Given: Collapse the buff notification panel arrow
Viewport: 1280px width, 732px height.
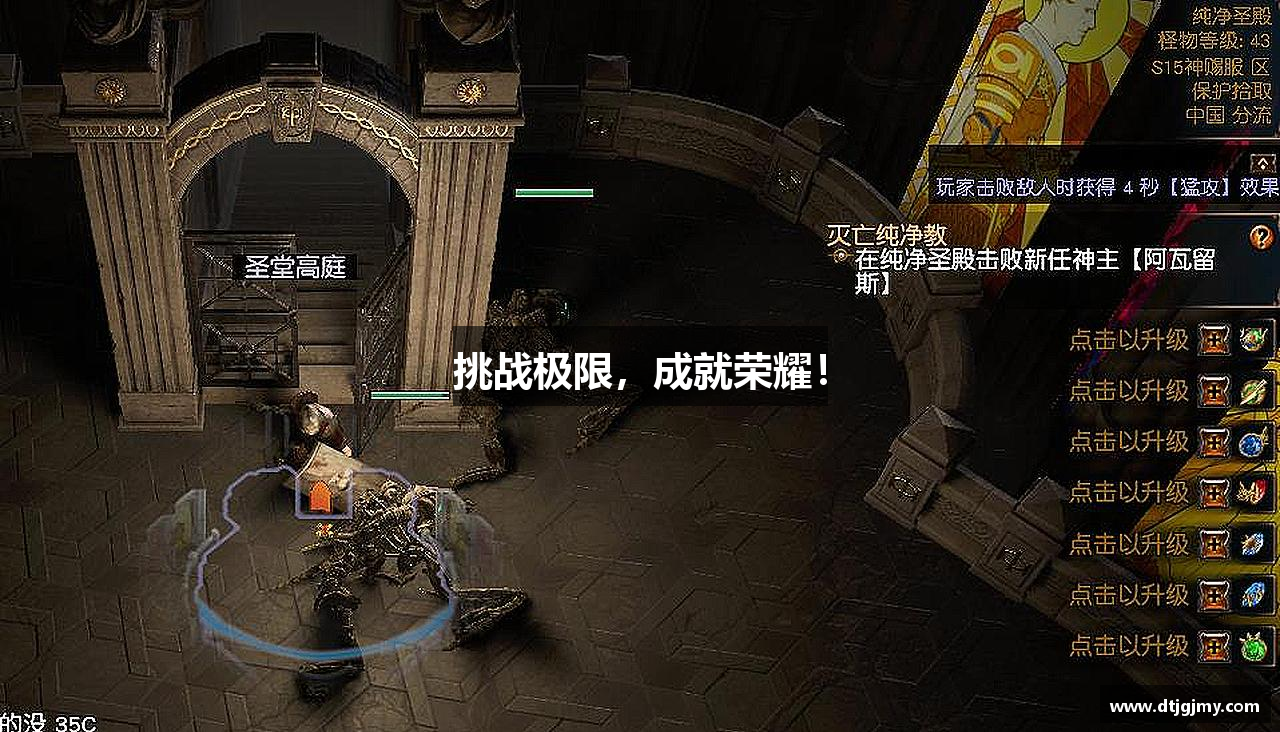Looking at the screenshot, I should point(1263,162).
